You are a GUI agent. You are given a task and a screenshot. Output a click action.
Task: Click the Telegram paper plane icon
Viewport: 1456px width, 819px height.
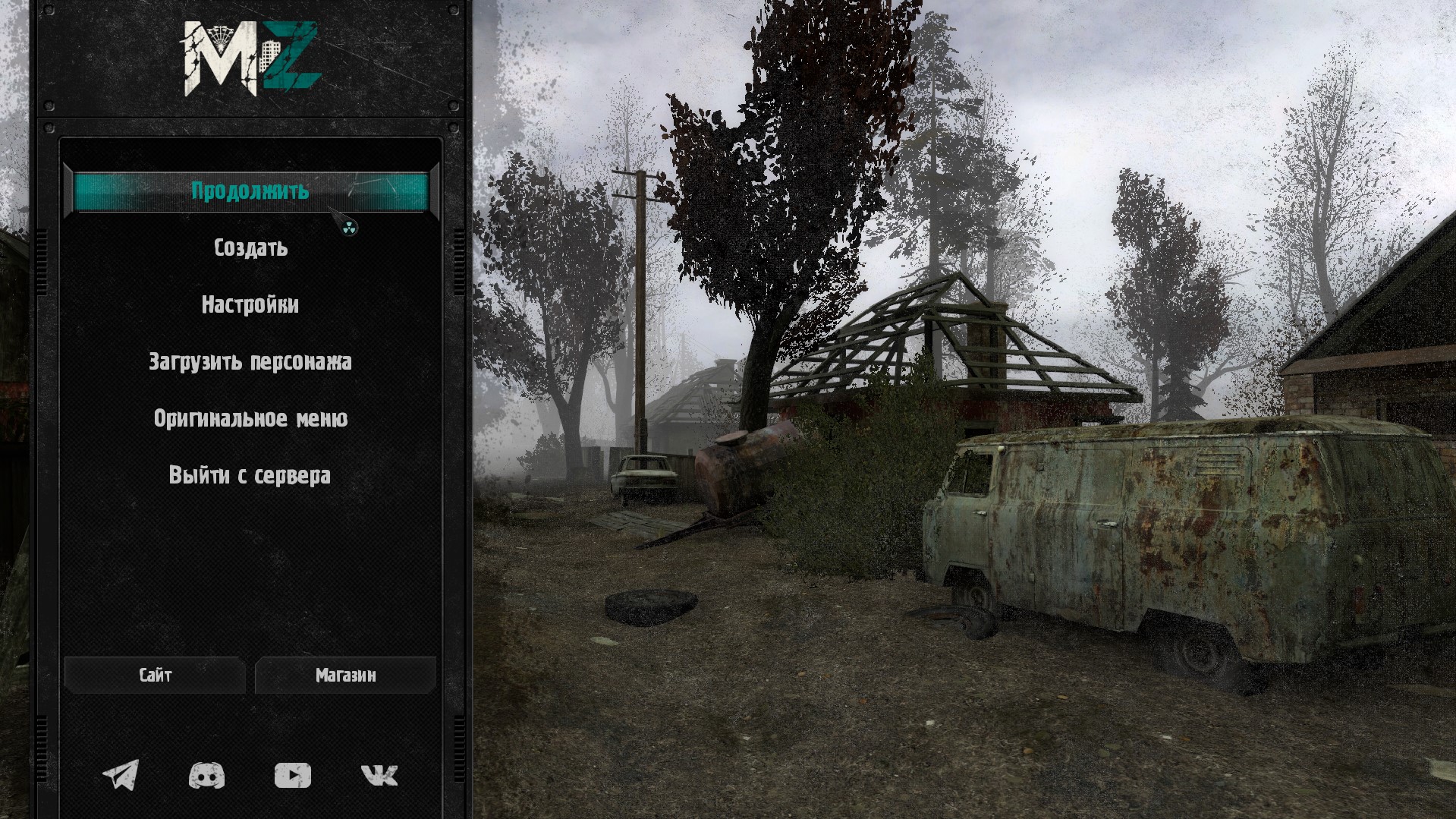tap(121, 775)
